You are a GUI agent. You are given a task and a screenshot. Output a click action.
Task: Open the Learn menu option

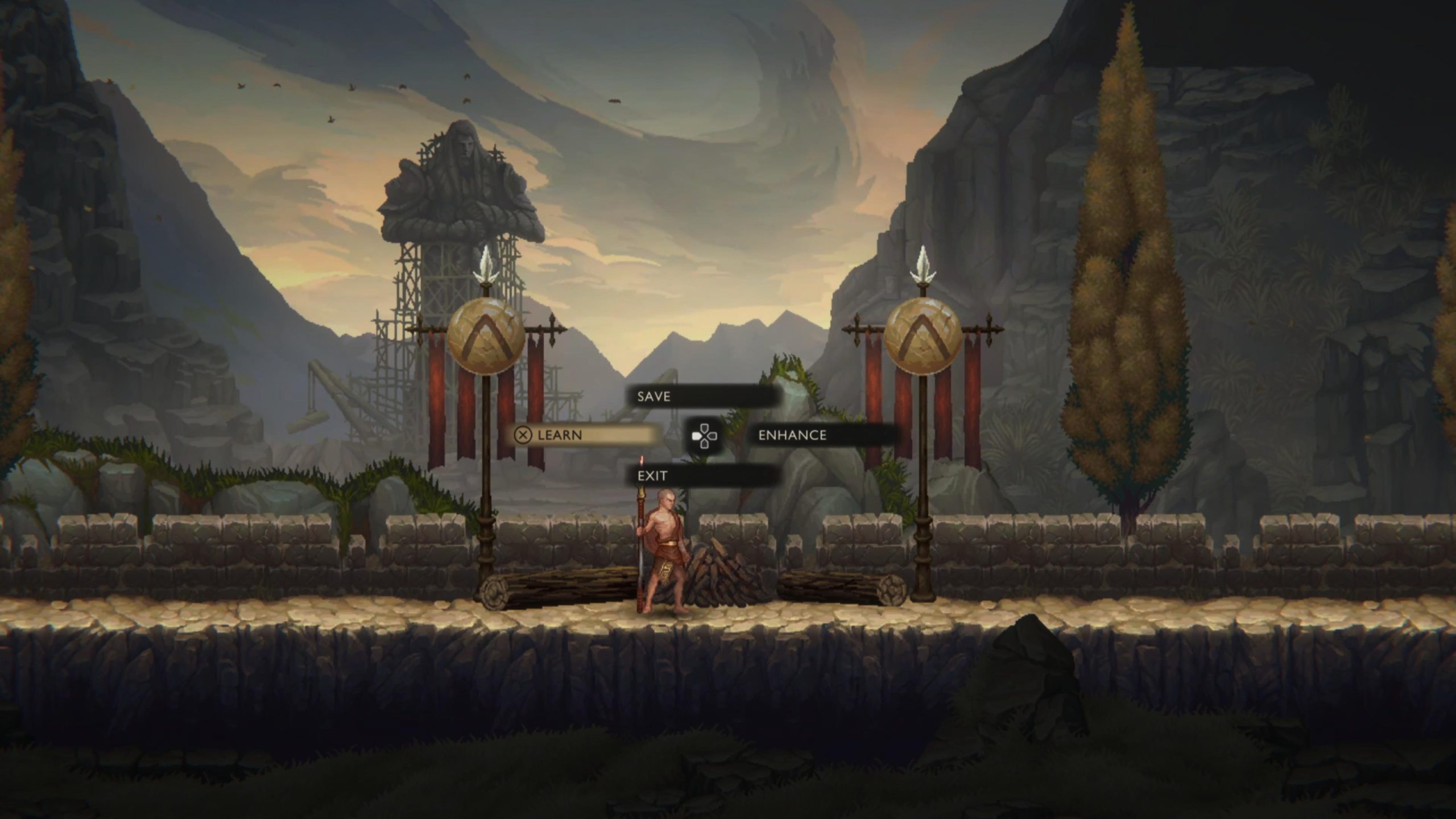(x=587, y=435)
